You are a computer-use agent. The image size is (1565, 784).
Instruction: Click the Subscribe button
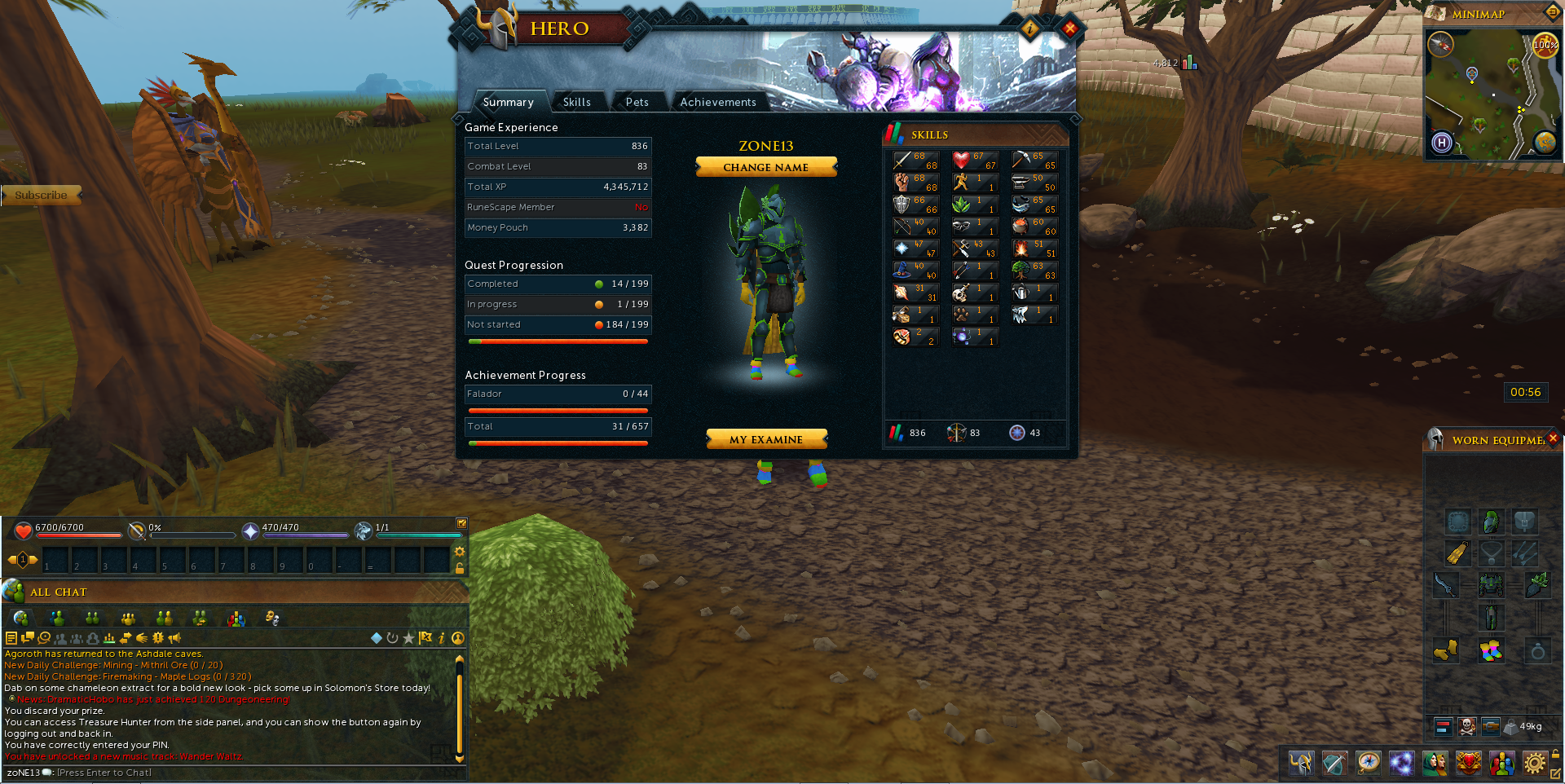(42, 196)
